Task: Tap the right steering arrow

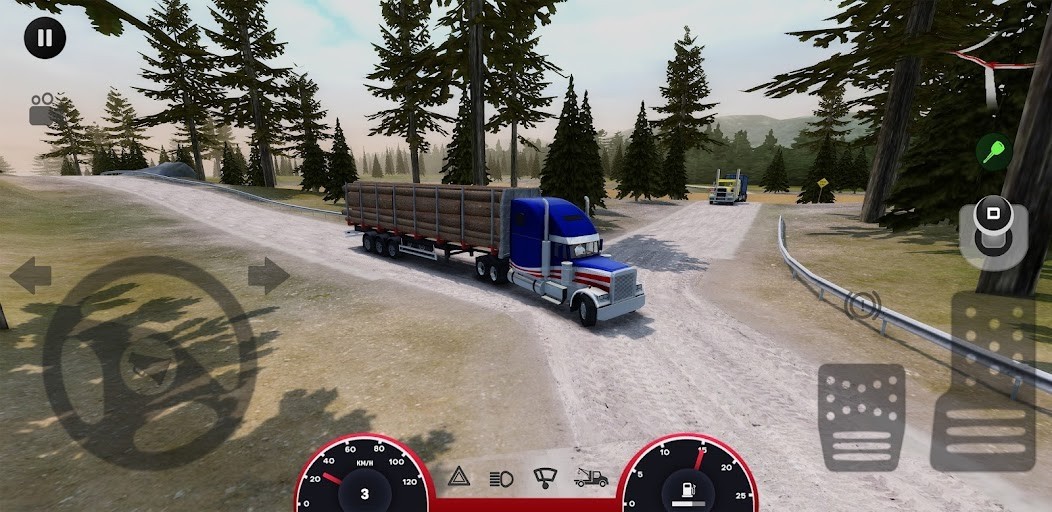Action: (x=268, y=275)
